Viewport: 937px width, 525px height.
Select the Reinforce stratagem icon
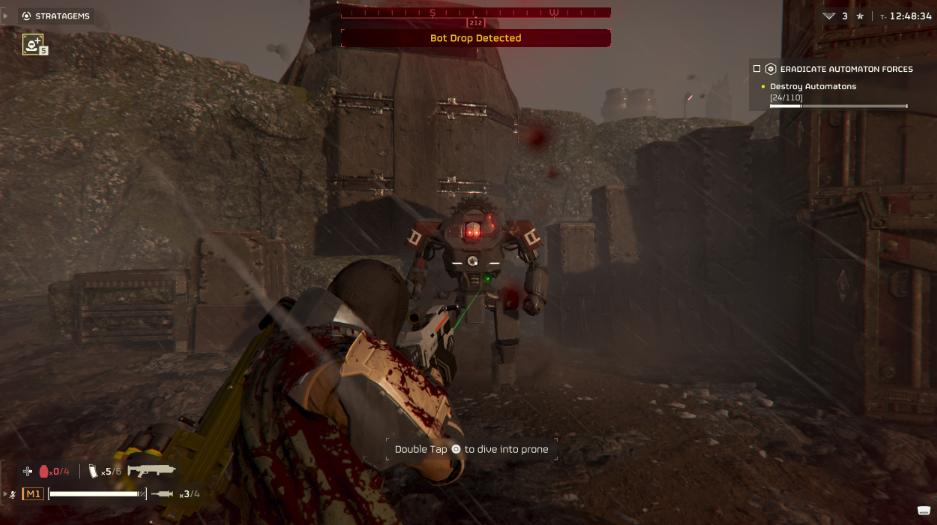point(33,44)
